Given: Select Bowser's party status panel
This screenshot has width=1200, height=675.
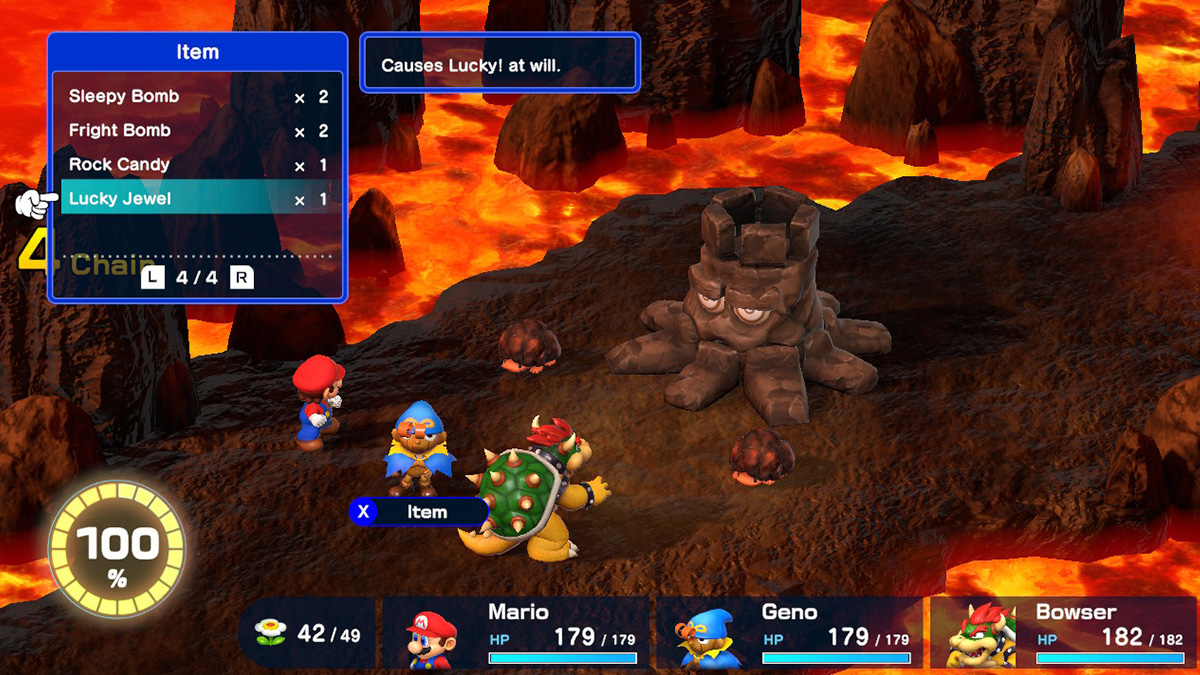Looking at the screenshot, I should (1062, 633).
